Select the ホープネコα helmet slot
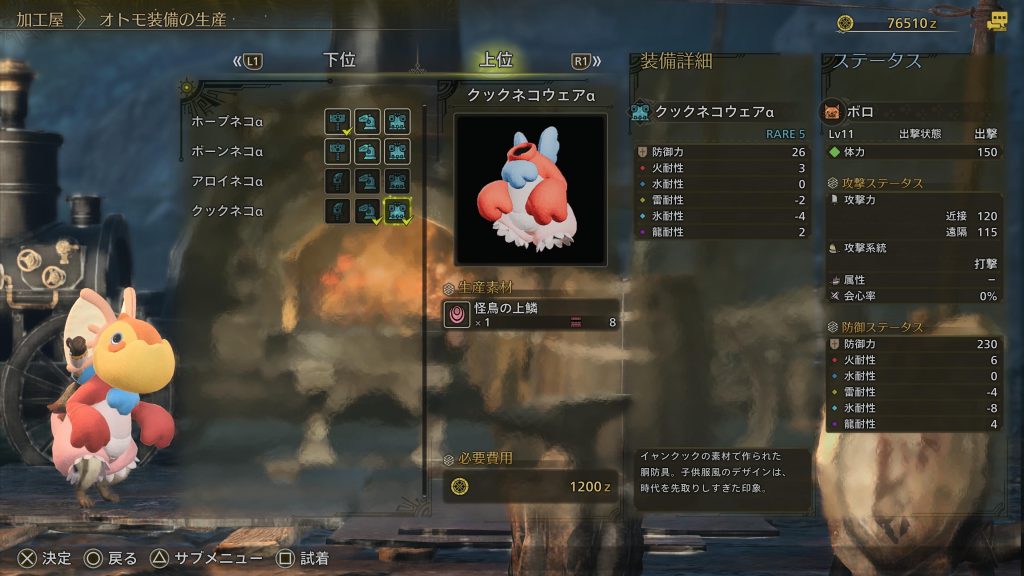 (x=368, y=121)
